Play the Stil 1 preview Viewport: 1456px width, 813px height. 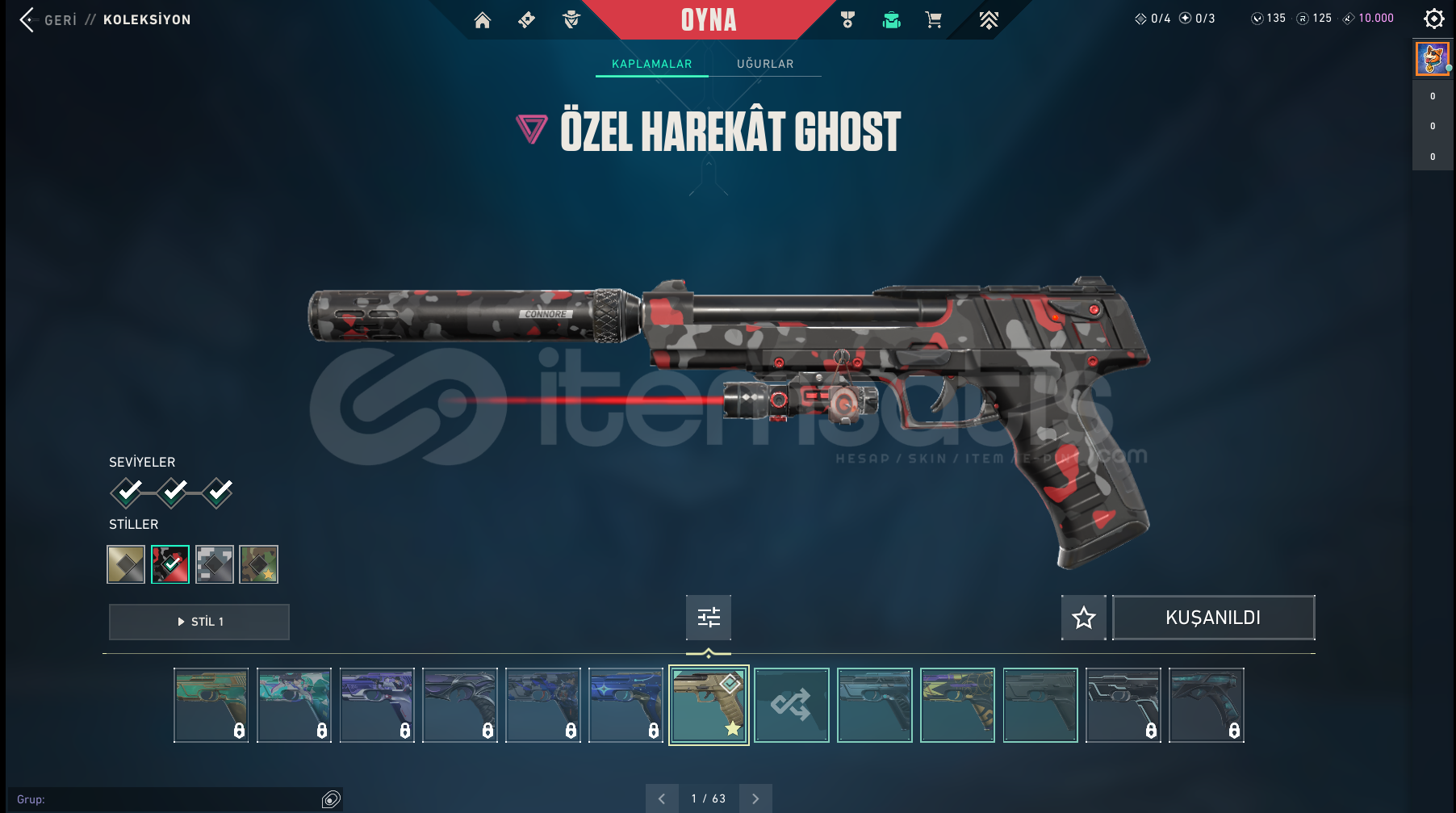click(199, 622)
